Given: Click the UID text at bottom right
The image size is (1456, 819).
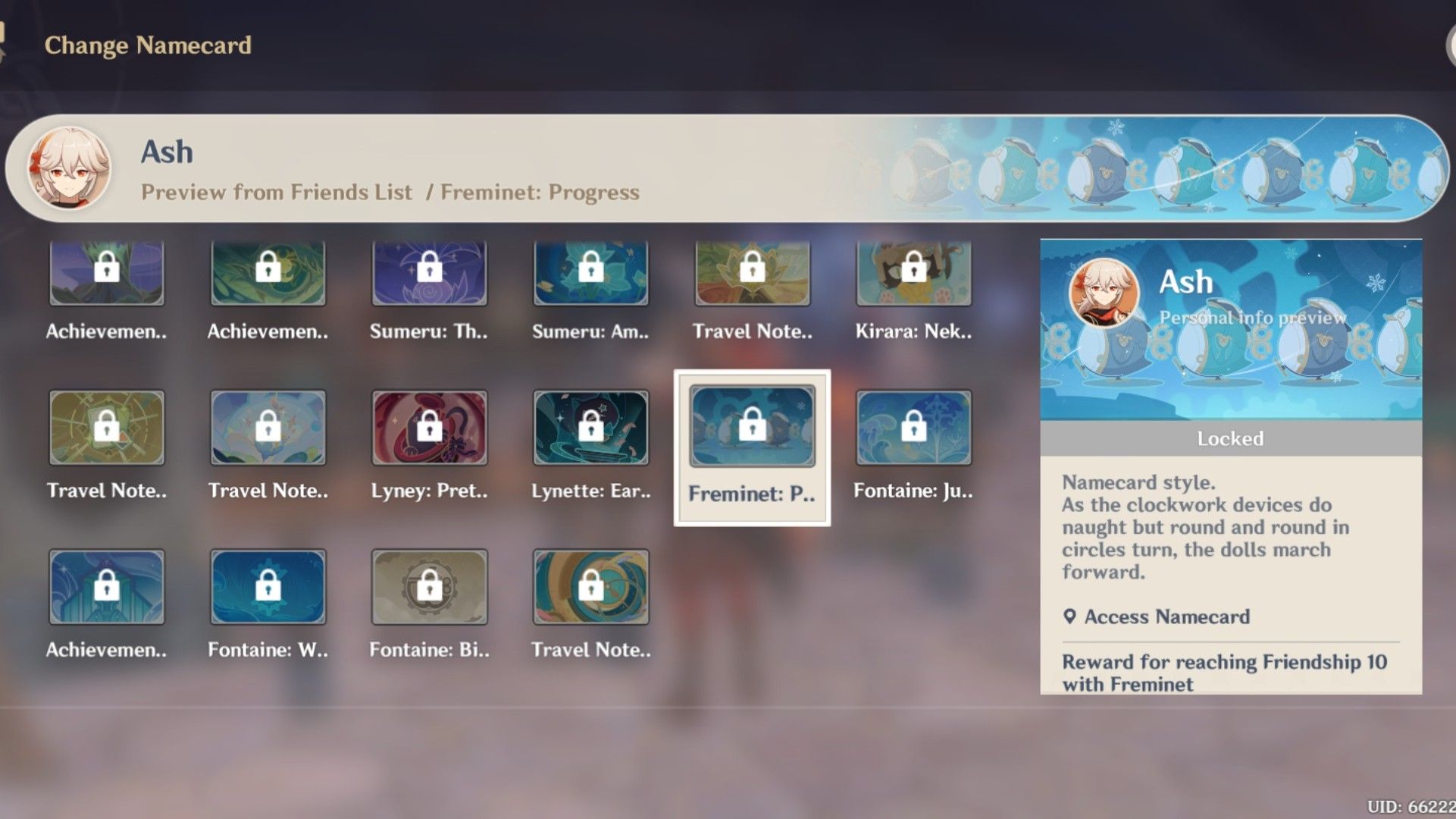Looking at the screenshot, I should pyautogui.click(x=1414, y=806).
